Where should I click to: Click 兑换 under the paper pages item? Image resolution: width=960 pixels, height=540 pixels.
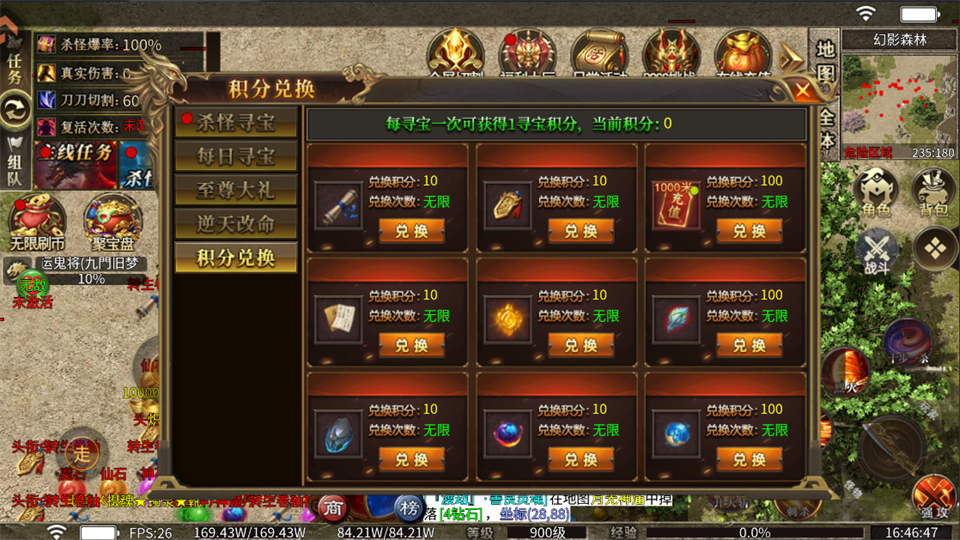pyautogui.click(x=412, y=345)
